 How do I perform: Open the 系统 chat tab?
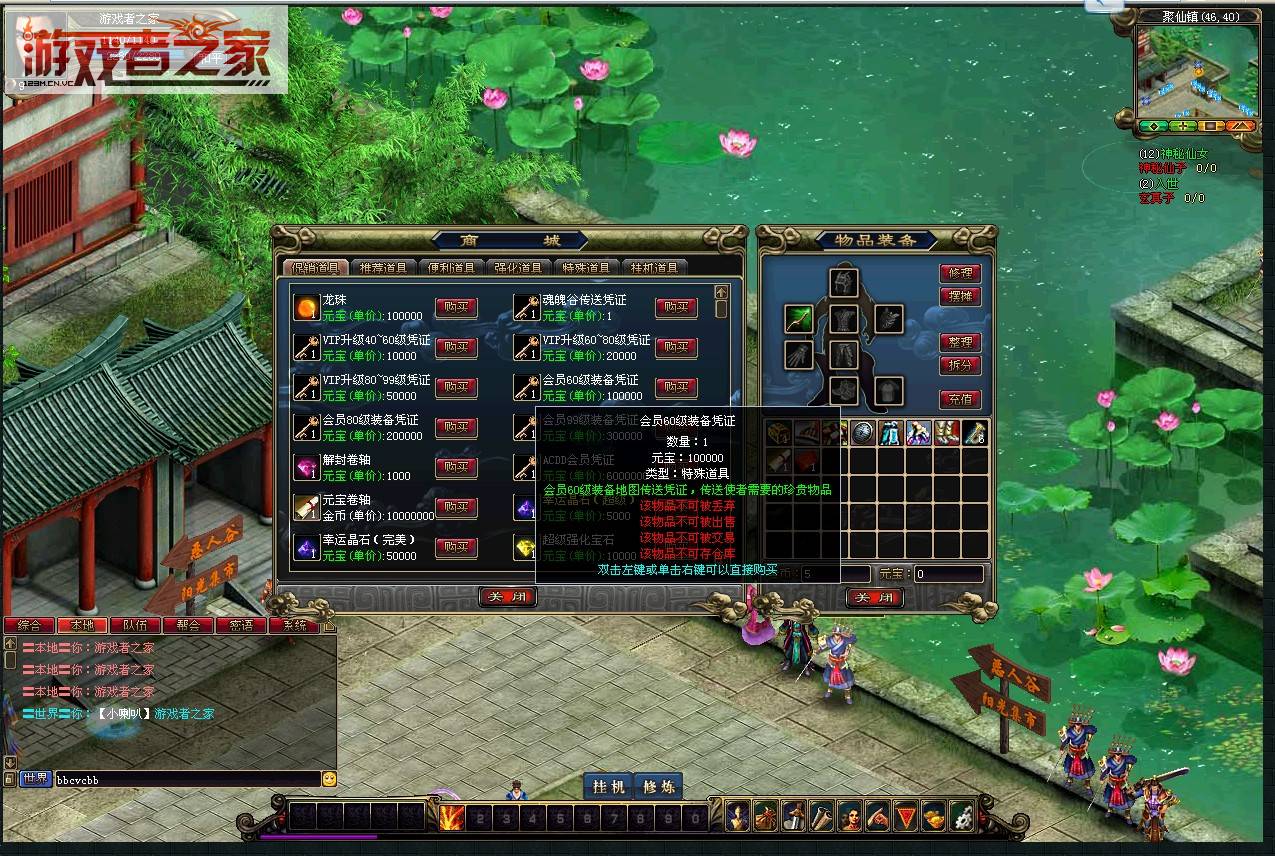[295, 625]
